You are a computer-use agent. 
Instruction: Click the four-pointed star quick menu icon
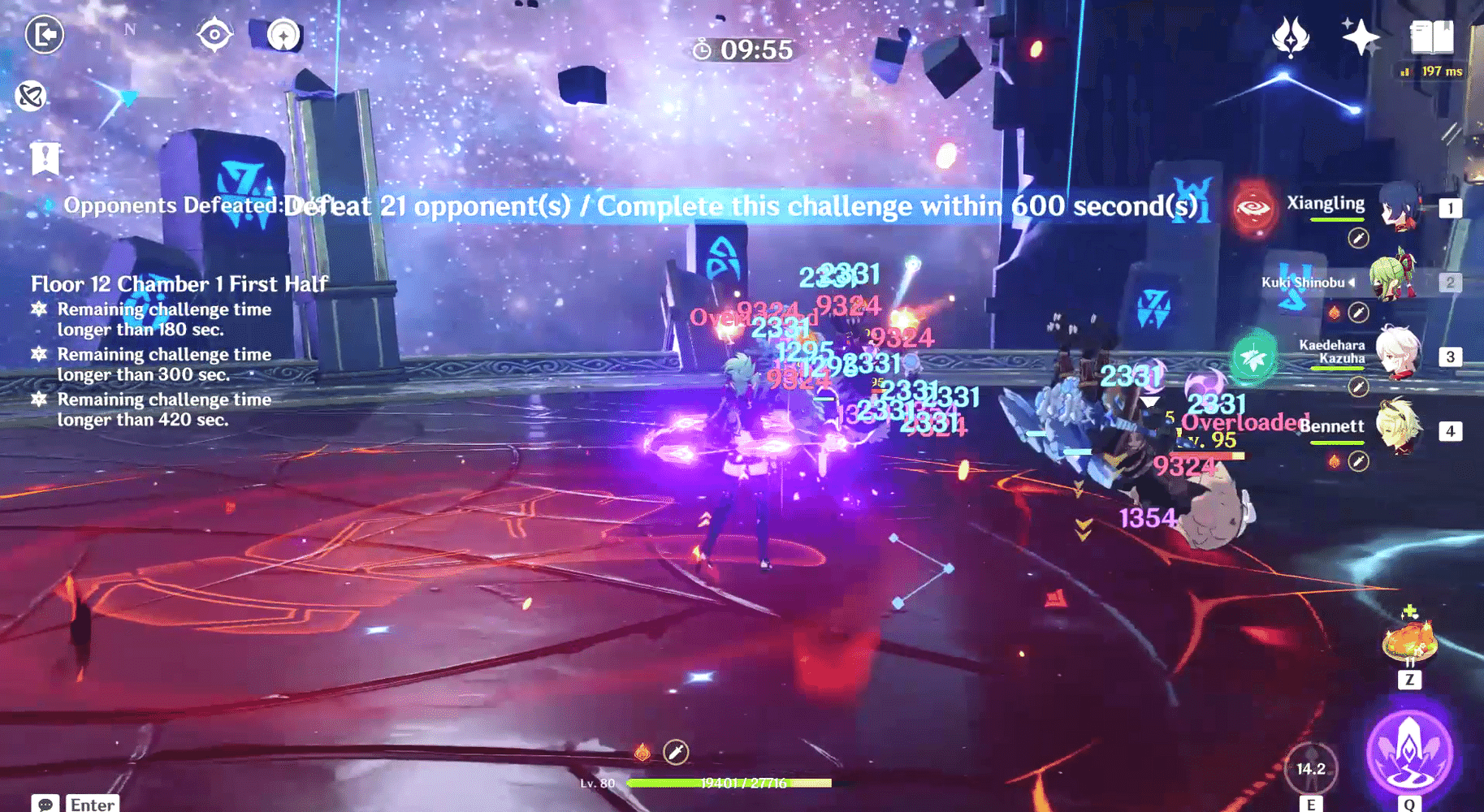(x=1361, y=36)
